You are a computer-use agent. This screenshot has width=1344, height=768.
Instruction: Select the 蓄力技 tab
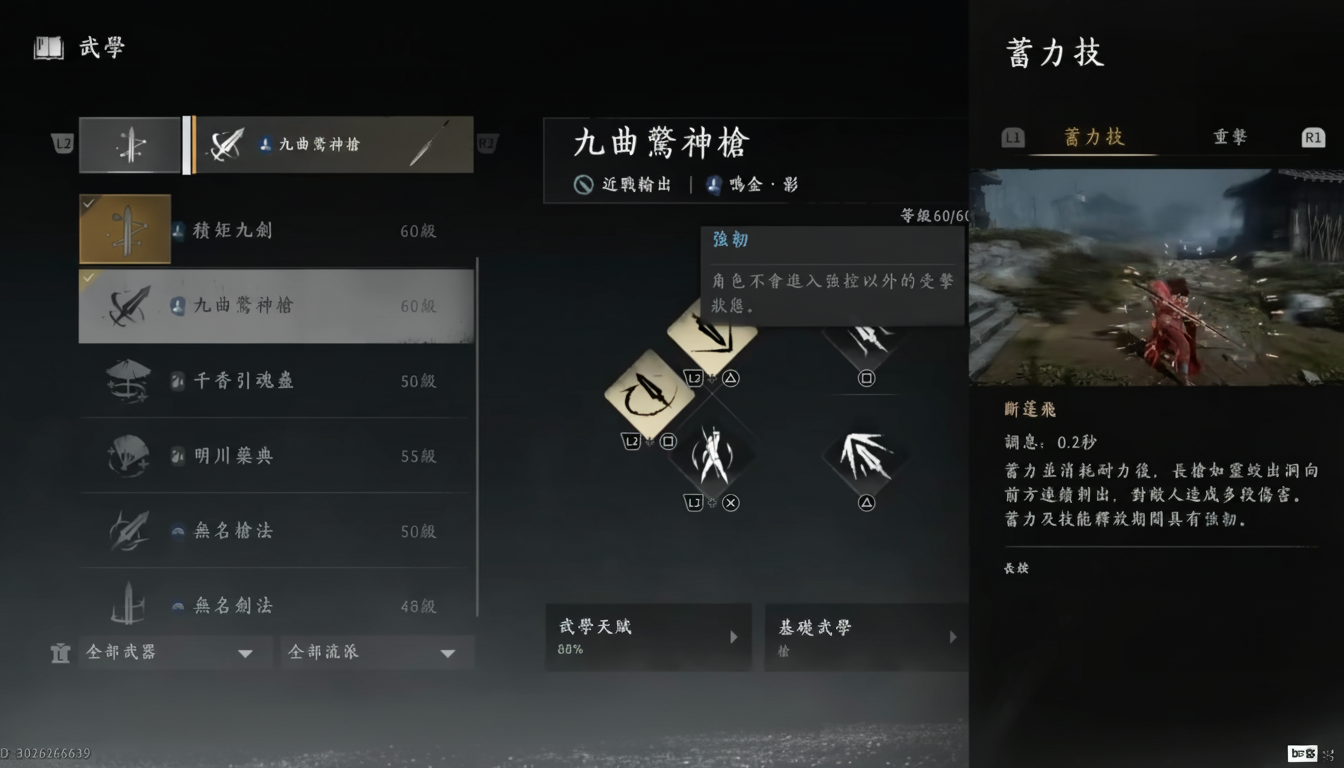[x=1092, y=137]
